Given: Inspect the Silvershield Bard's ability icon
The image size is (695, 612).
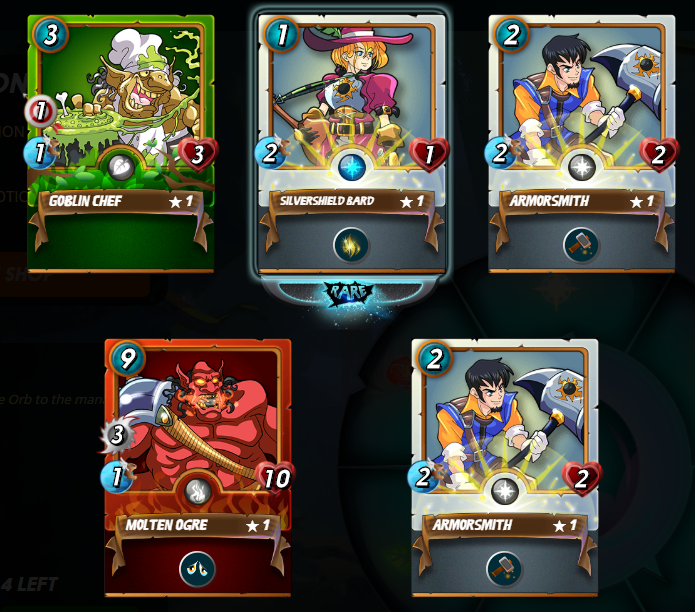Looking at the screenshot, I should 351,245.
